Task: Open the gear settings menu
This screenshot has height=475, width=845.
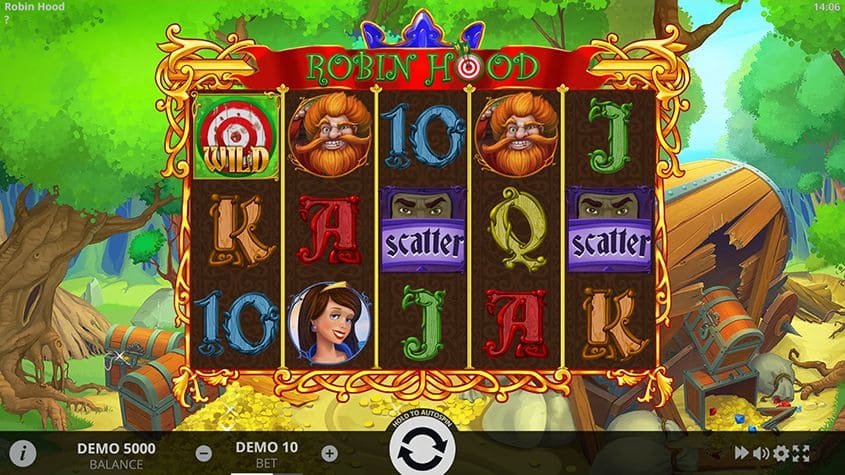Action: pyautogui.click(x=781, y=453)
